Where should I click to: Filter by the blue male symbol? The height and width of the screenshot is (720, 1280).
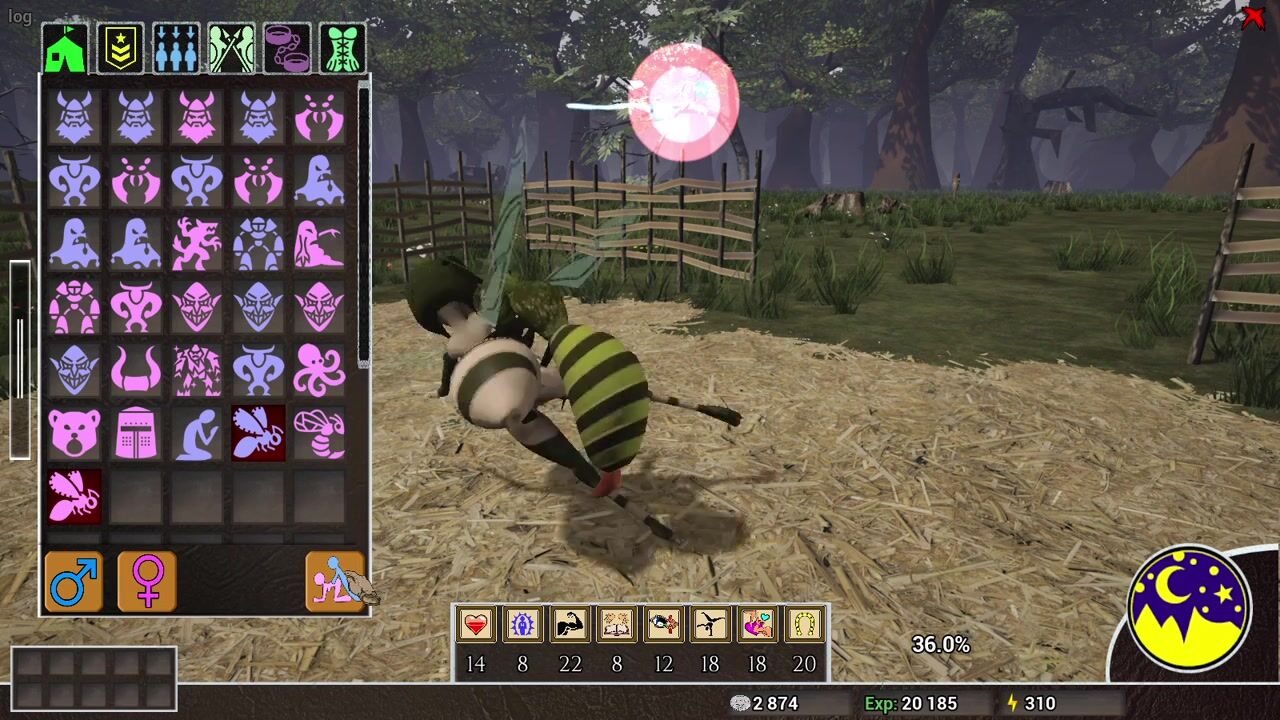point(74,581)
